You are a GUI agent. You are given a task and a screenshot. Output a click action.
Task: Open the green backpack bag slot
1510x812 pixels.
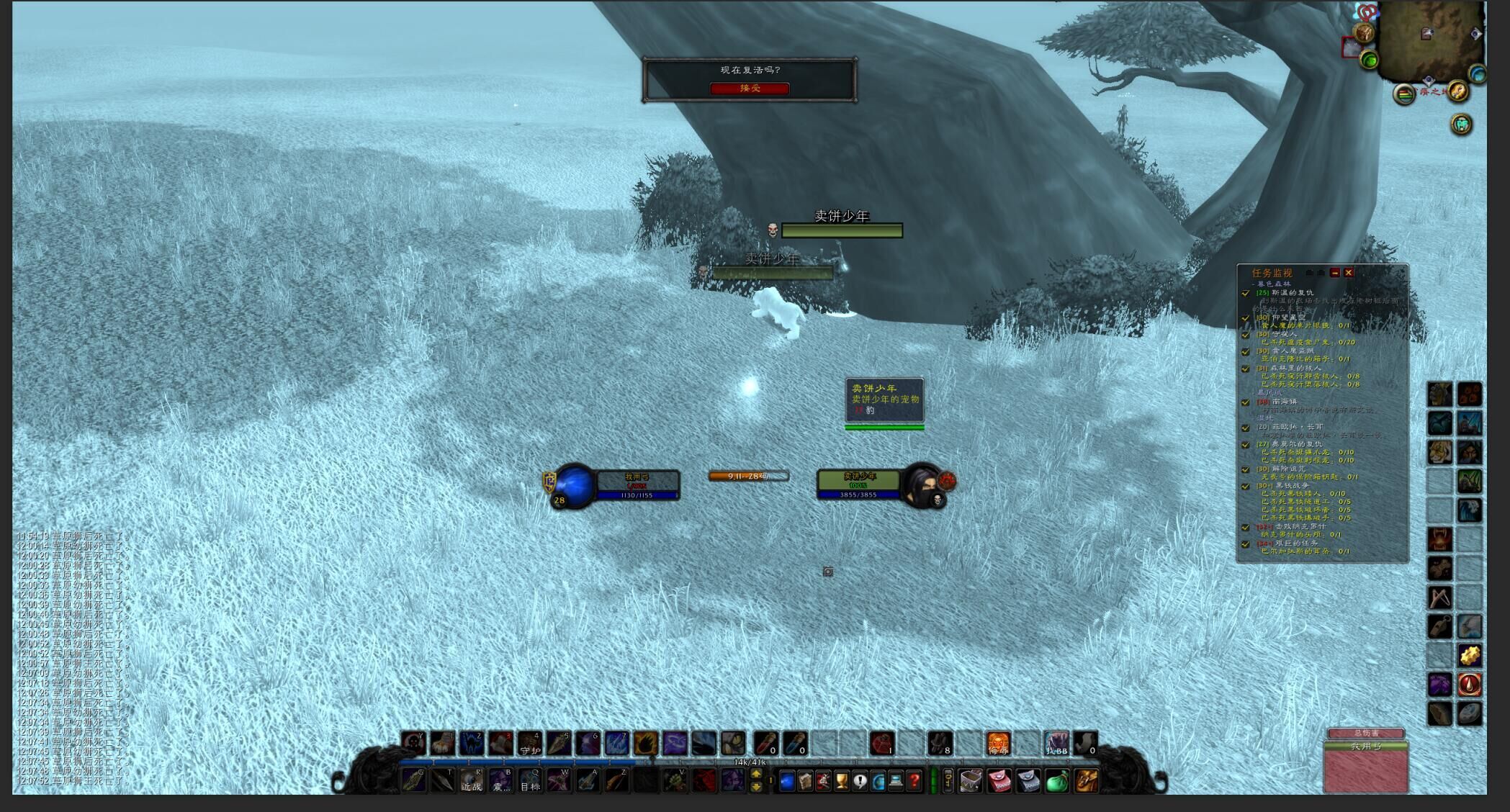(1056, 780)
